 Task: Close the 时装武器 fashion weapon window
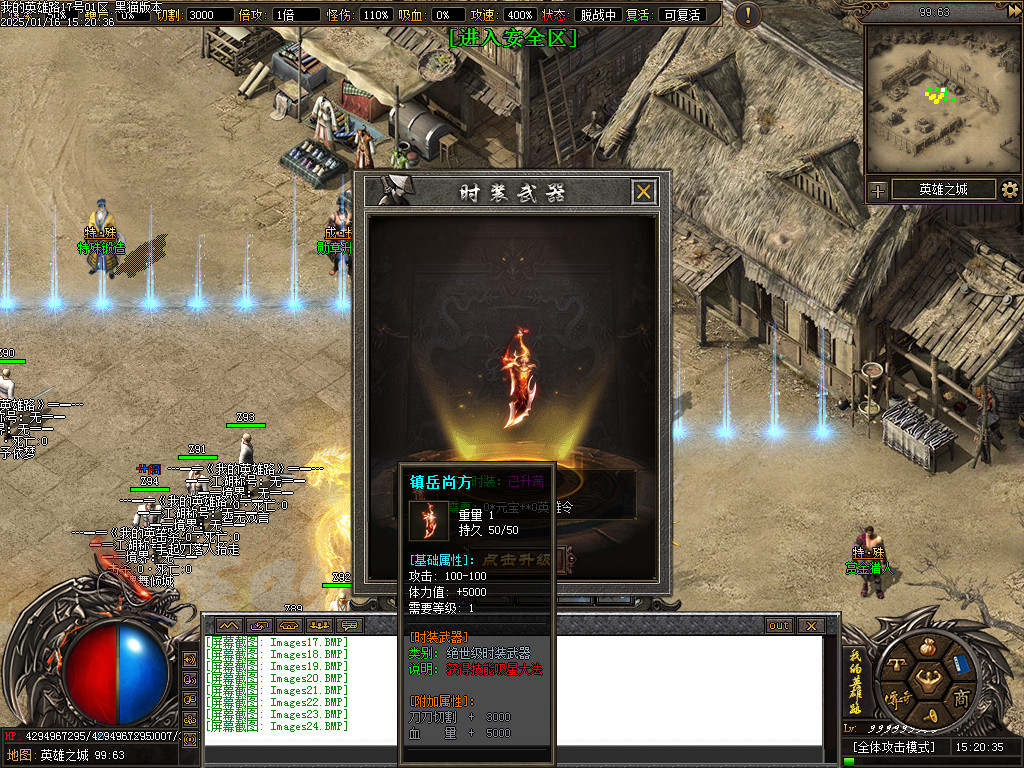pyautogui.click(x=644, y=192)
